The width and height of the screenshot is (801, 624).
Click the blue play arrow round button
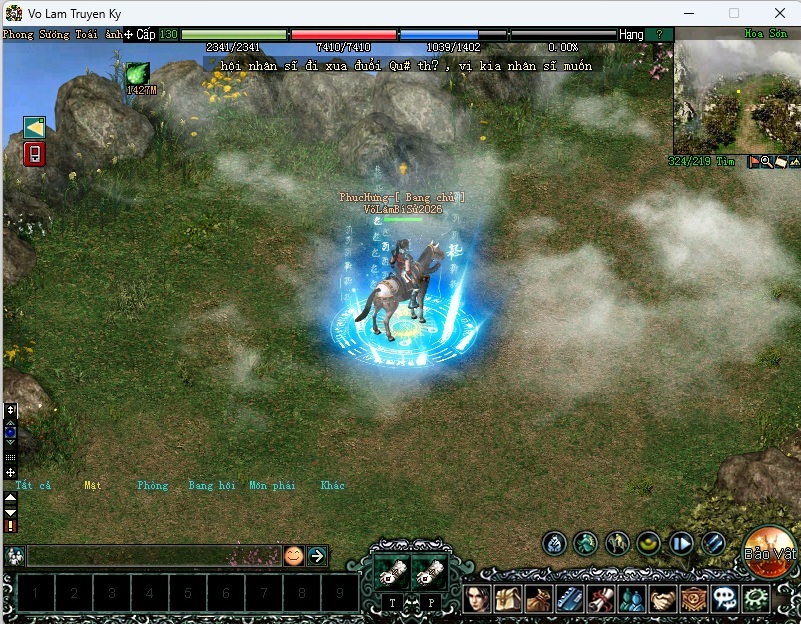pos(682,543)
